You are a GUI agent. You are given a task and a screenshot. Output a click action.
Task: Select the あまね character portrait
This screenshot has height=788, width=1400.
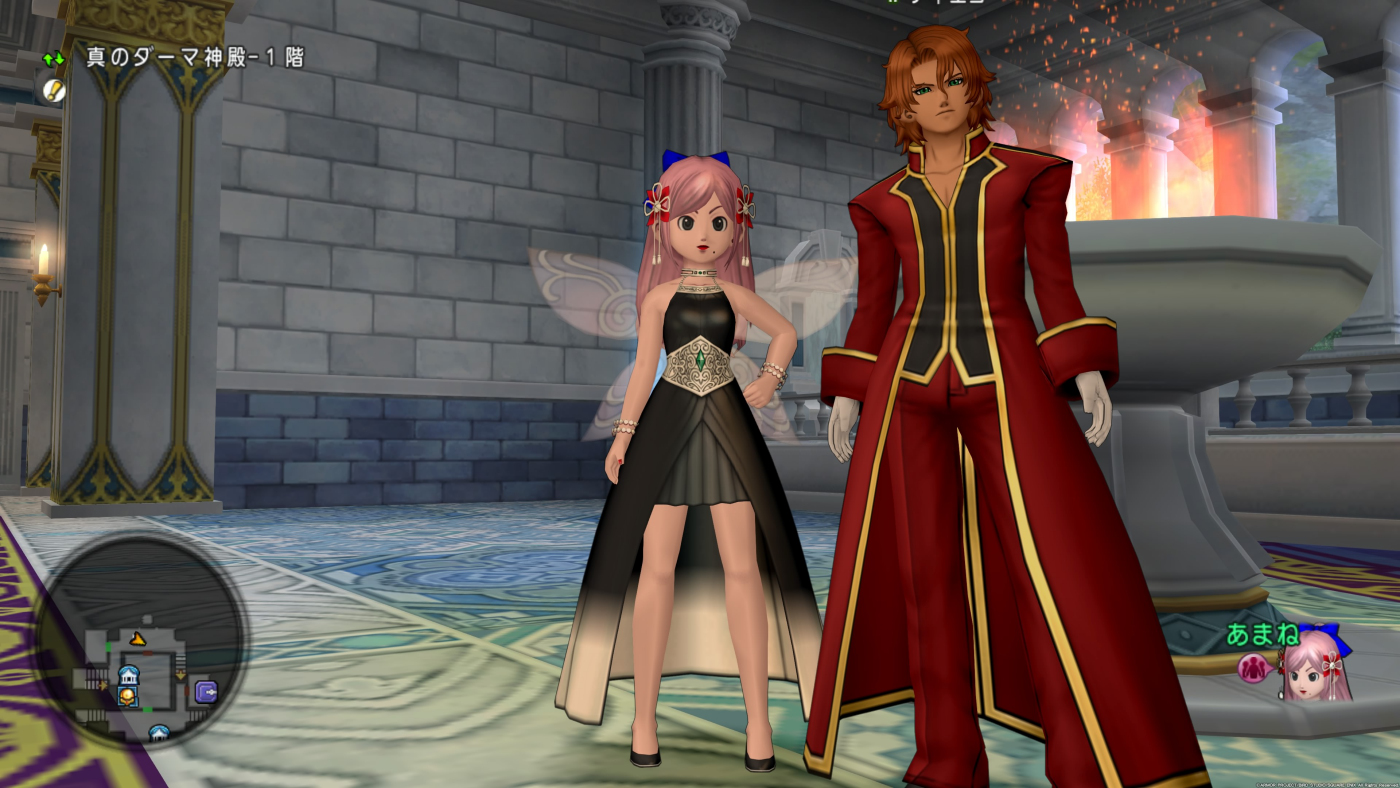(x=1318, y=667)
